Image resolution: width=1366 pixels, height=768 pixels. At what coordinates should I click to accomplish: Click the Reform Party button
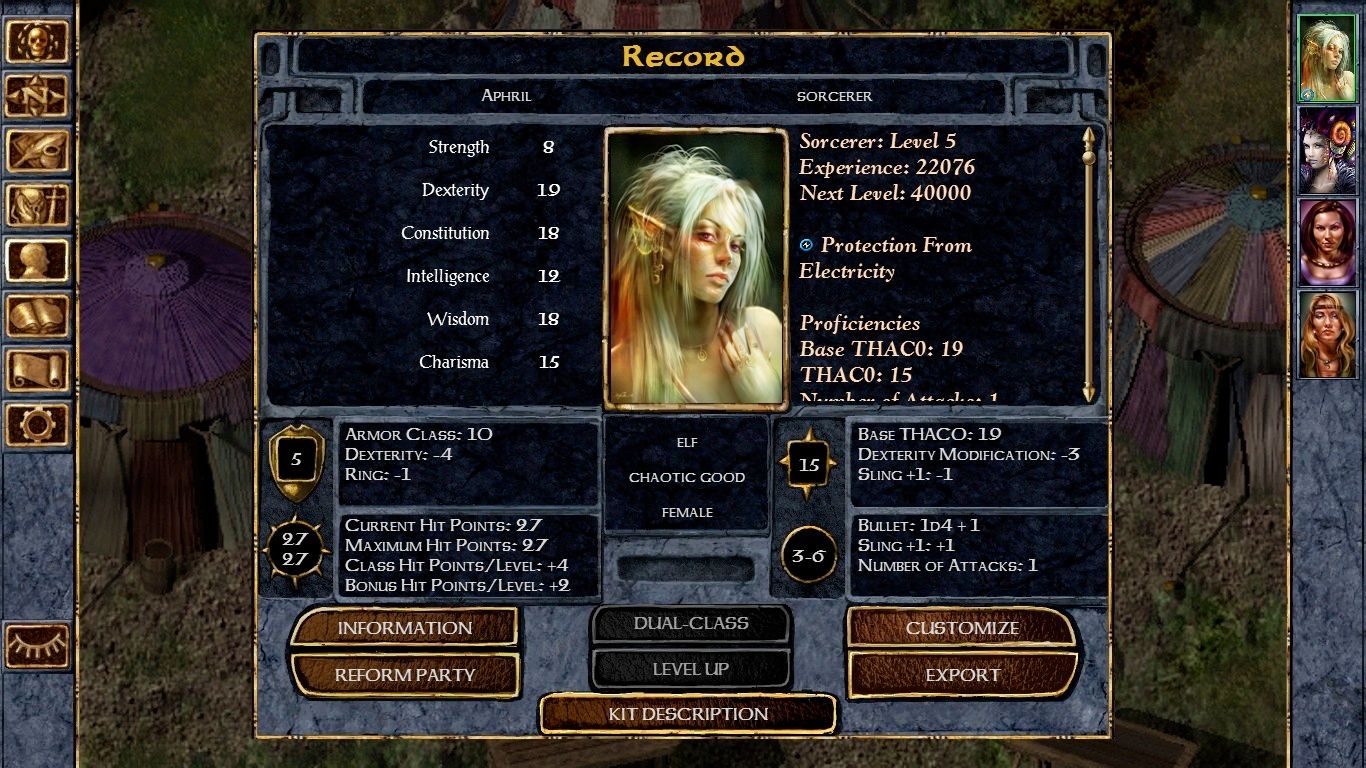[x=404, y=675]
